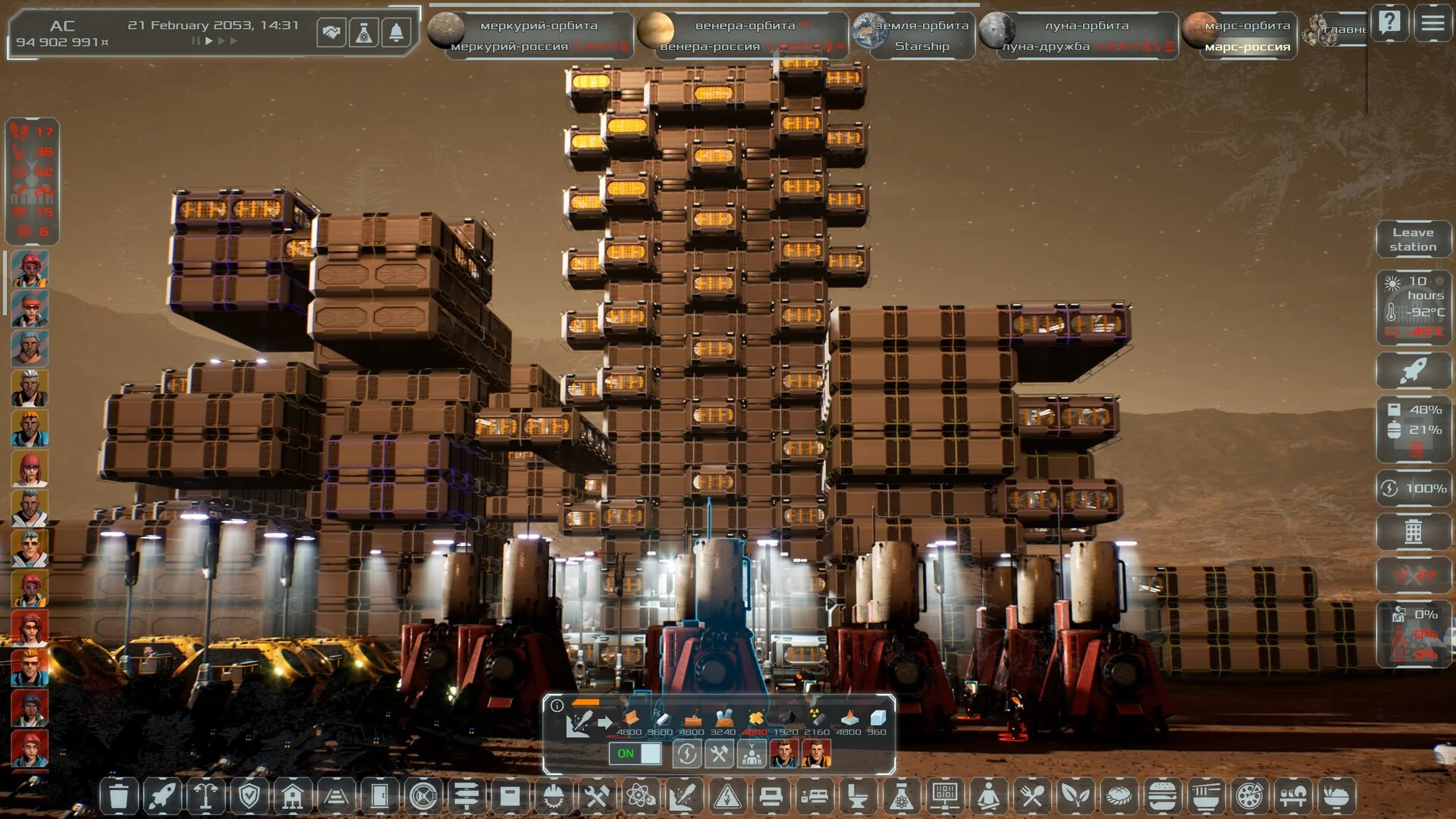Image resolution: width=1456 pixels, height=819 pixels.
Task: Open the research flask panel
Action: pos(364,33)
